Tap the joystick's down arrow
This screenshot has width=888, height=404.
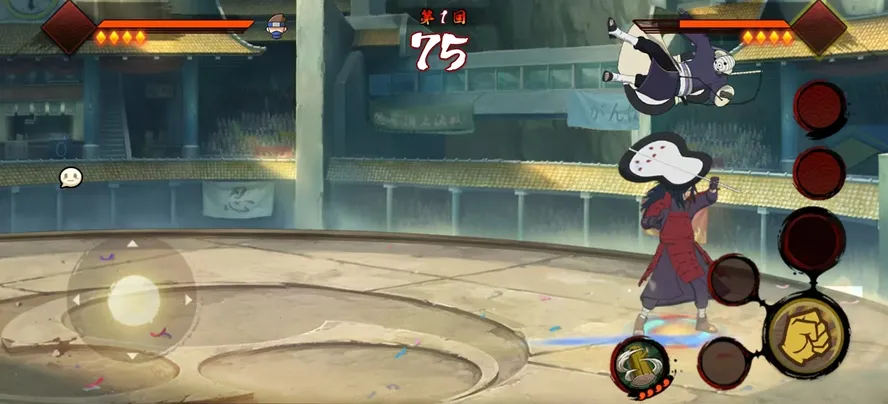point(132,354)
